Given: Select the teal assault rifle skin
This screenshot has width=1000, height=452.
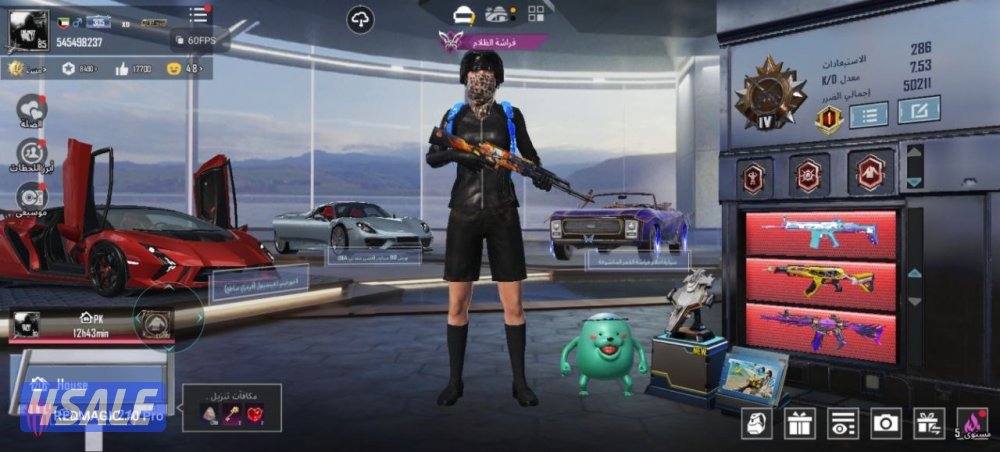Looking at the screenshot, I should (x=821, y=232).
